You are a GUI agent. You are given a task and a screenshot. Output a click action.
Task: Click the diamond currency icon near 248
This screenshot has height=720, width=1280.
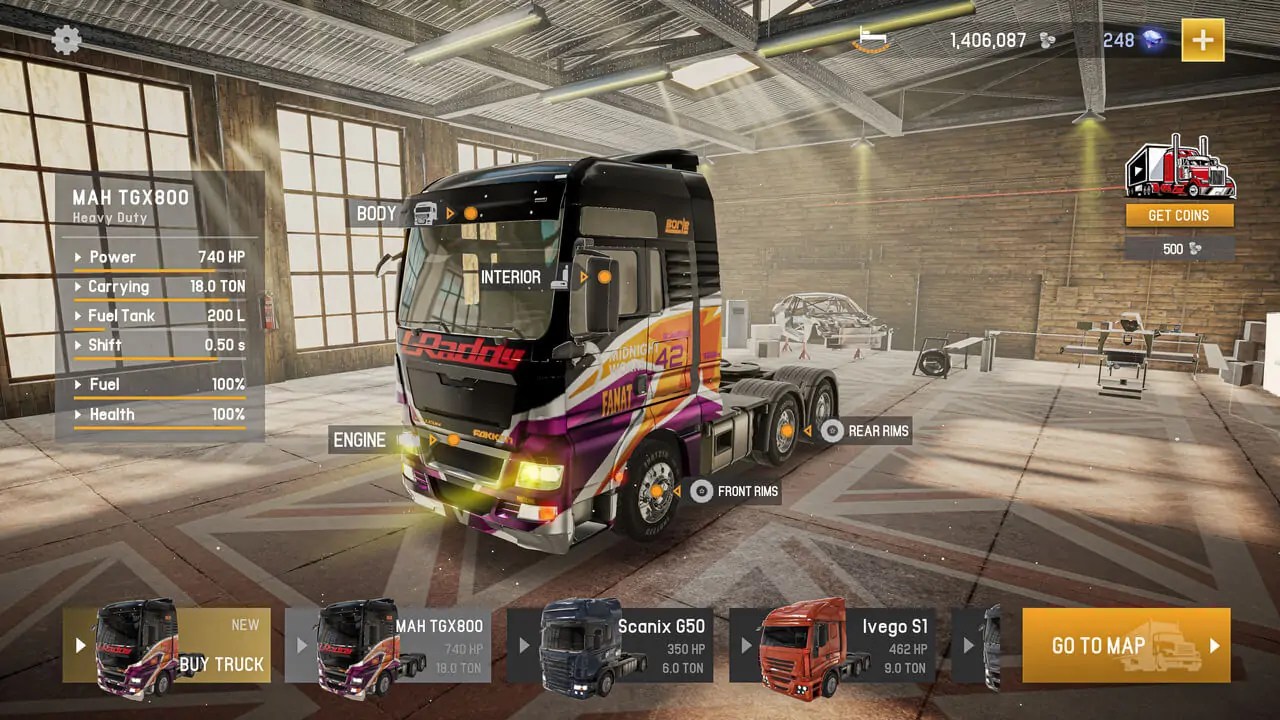1152,40
